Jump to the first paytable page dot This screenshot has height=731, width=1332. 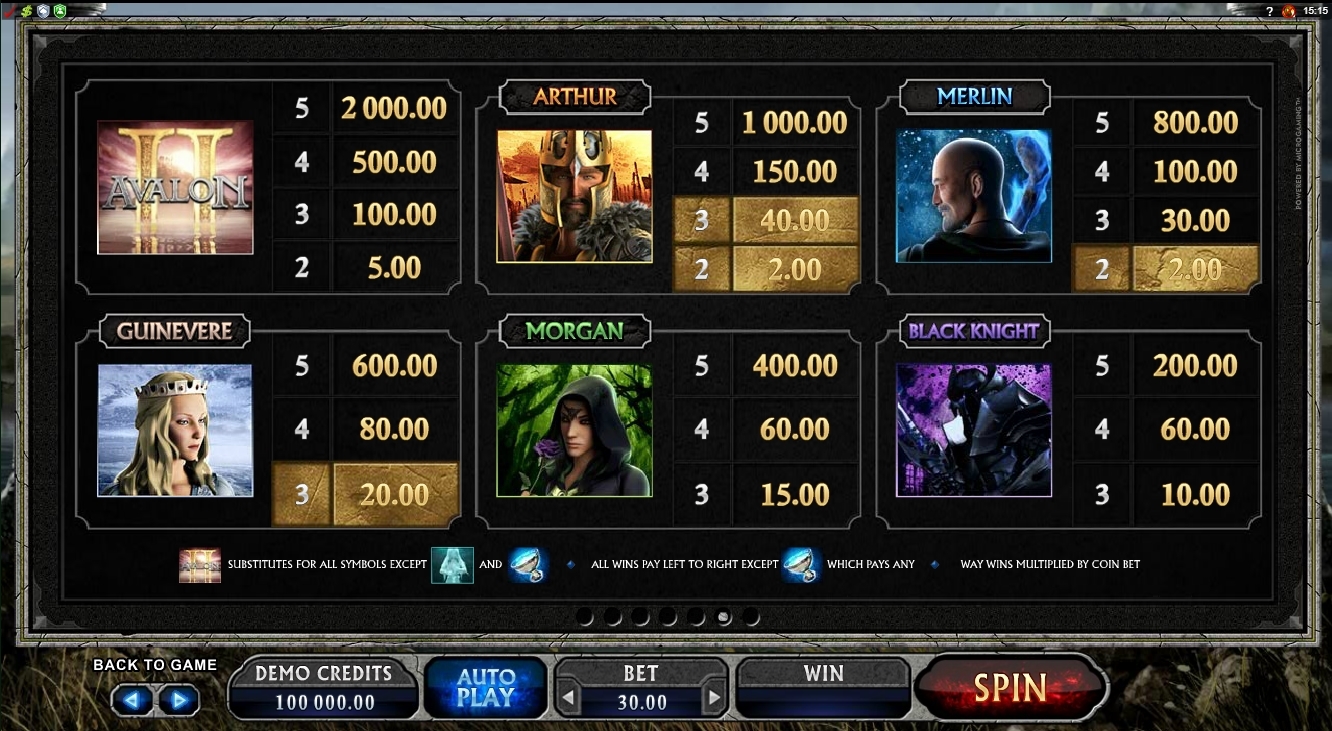point(585,618)
